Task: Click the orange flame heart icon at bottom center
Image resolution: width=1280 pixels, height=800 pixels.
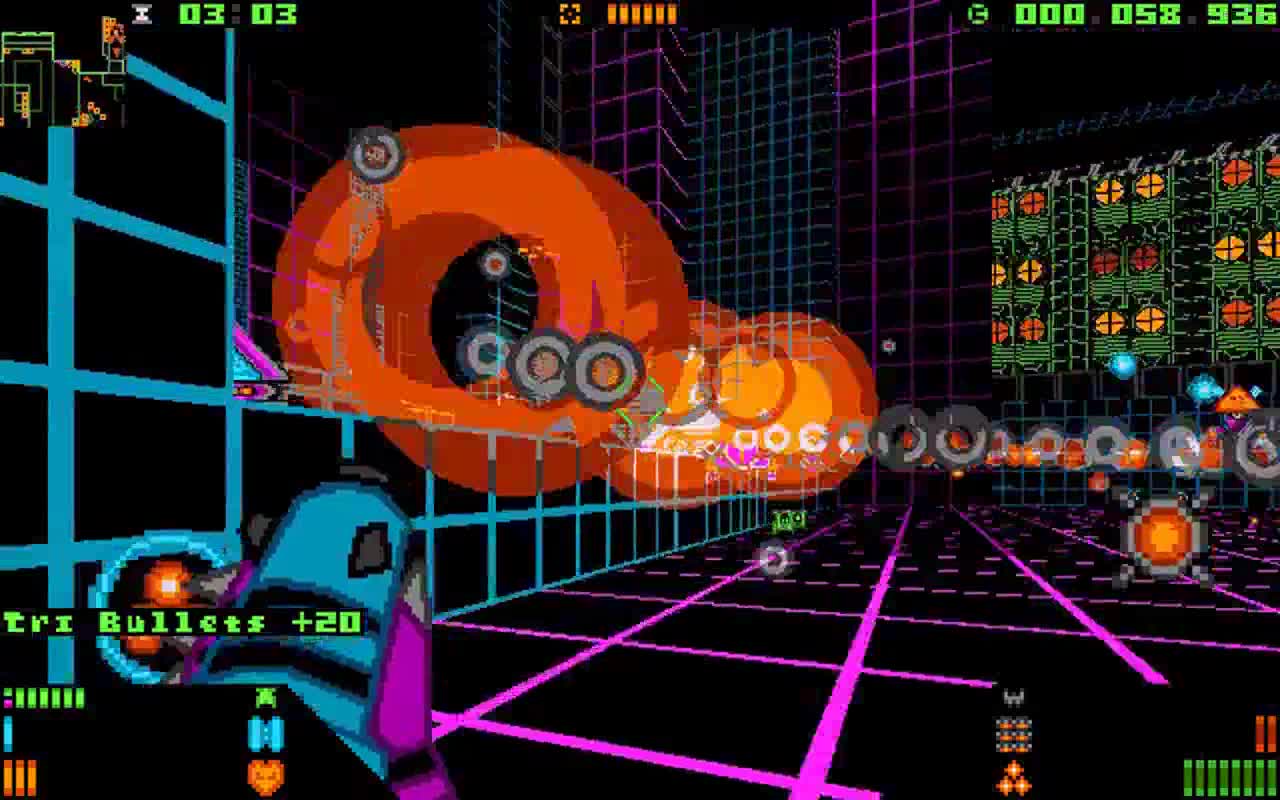Action: (265, 775)
